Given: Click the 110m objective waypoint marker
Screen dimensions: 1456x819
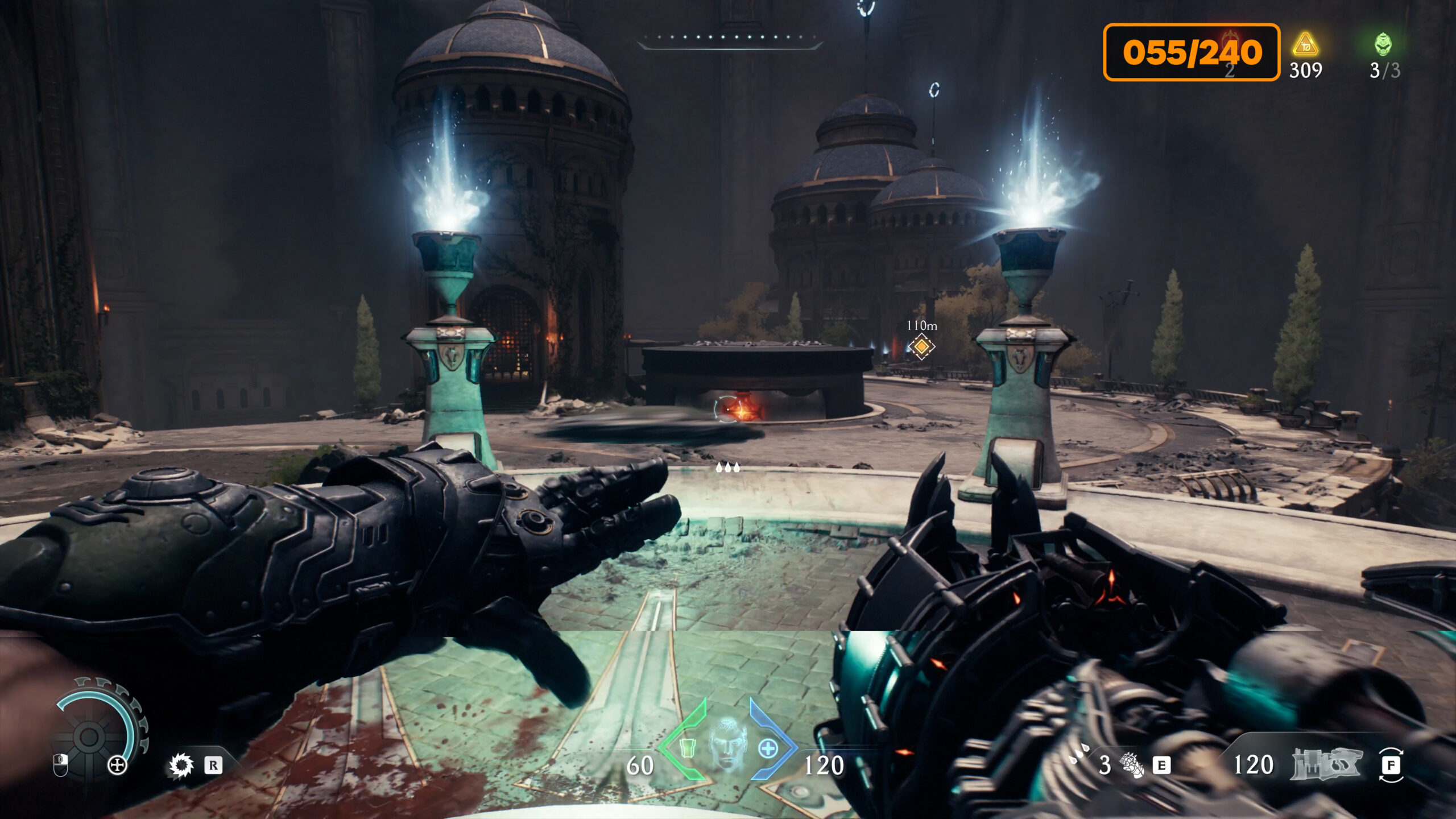Looking at the screenshot, I should [x=921, y=346].
